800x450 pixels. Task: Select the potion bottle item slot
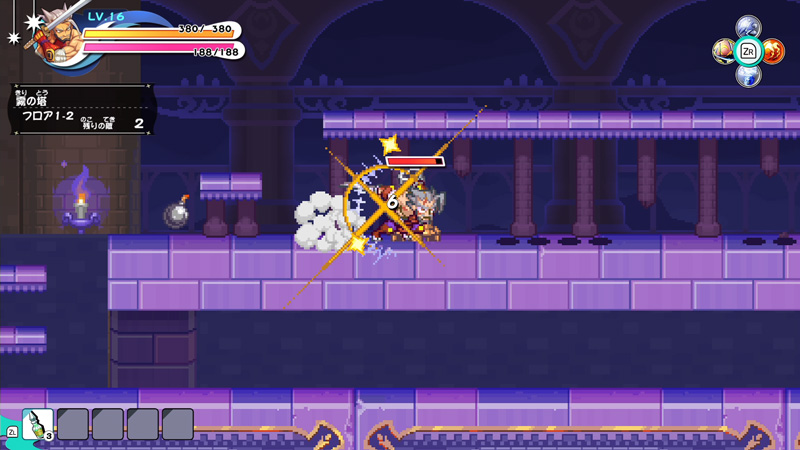[x=38, y=424]
